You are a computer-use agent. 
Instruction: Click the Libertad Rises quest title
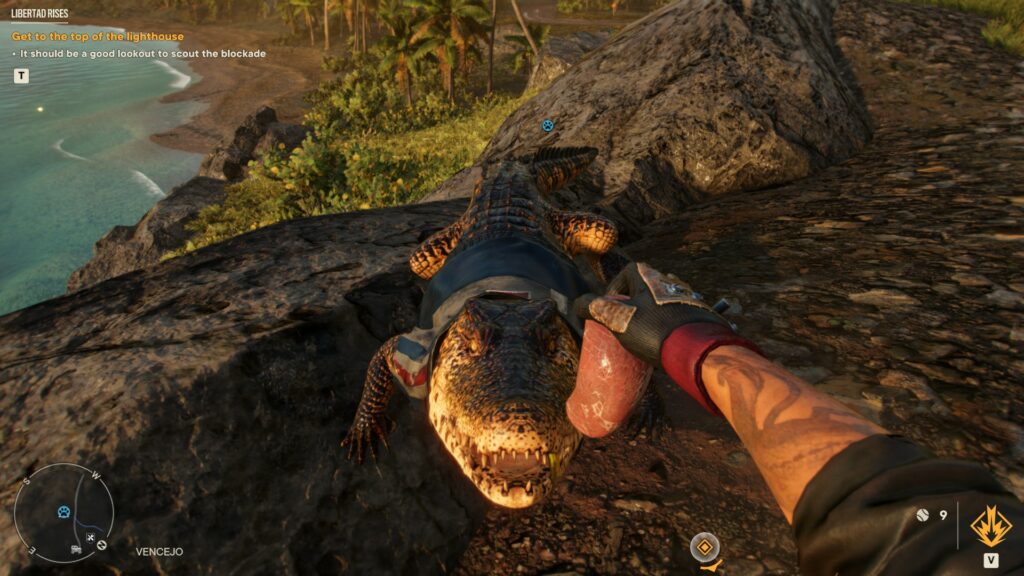click(x=40, y=14)
